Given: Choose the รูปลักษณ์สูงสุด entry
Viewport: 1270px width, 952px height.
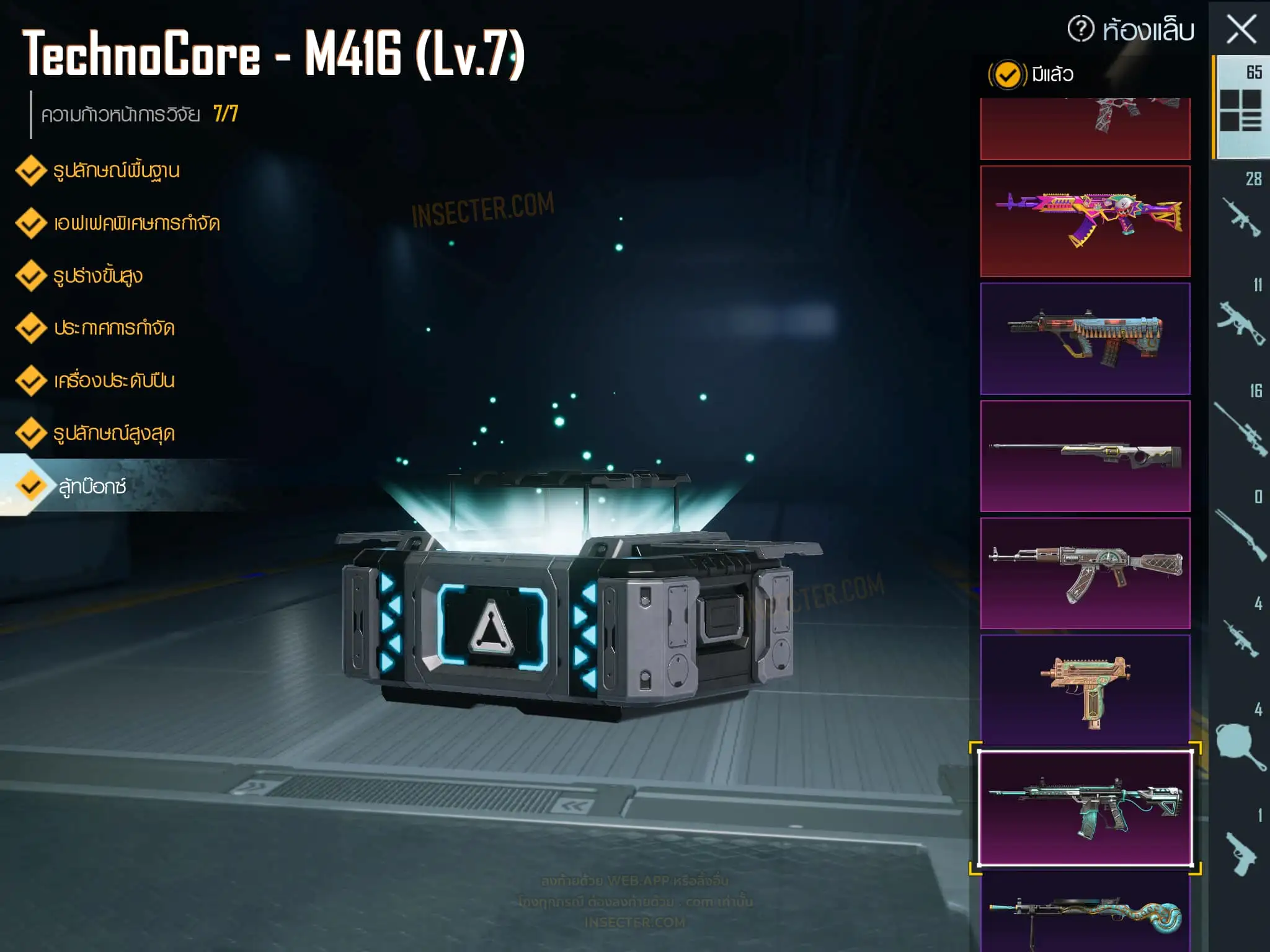Looking at the screenshot, I should (x=113, y=433).
